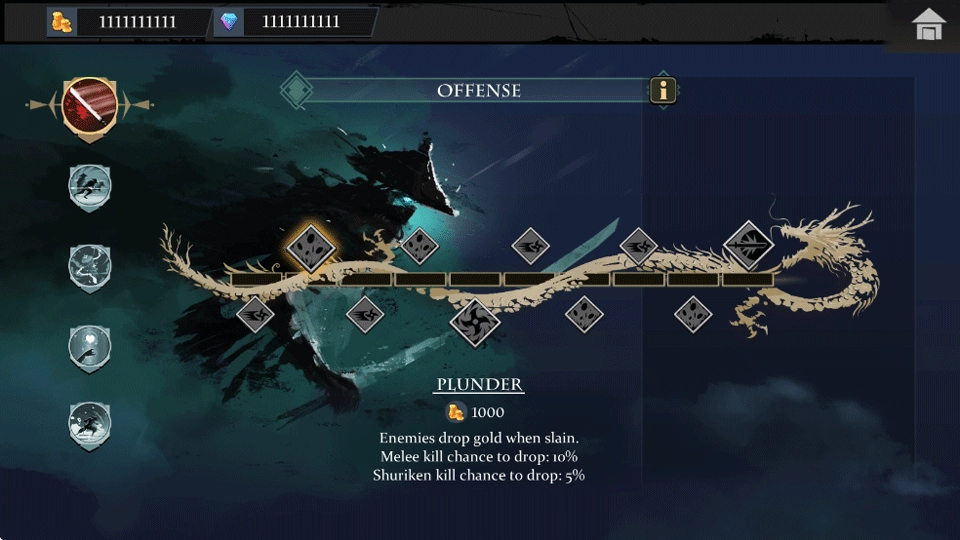
Task: Choose the large spinning shuriken skill node
Action: (x=474, y=322)
